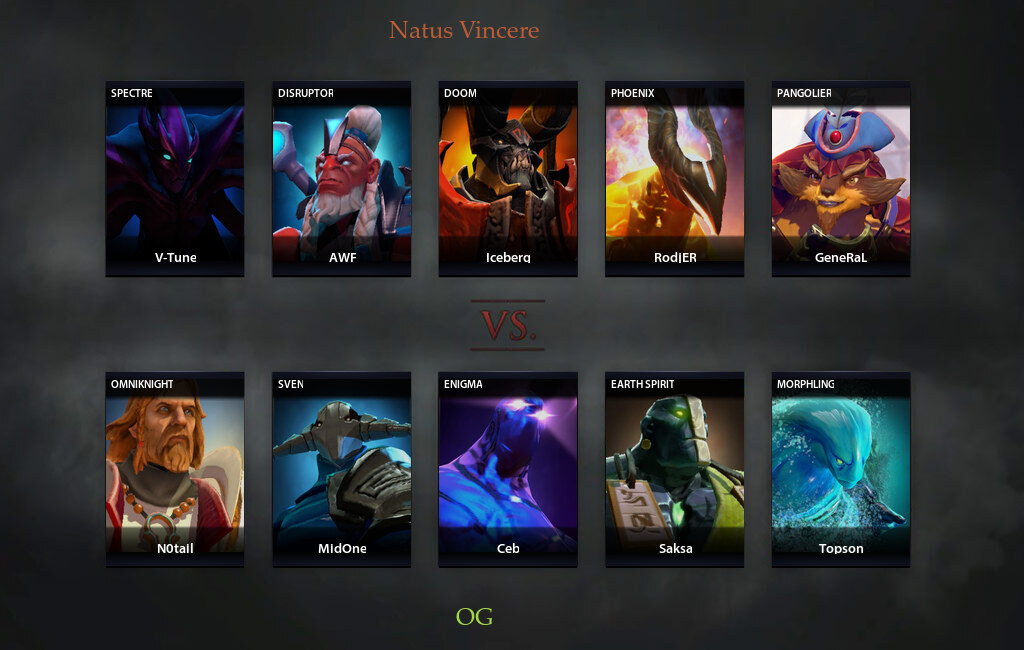Click Saksa's Earth Spirit card
The image size is (1024, 650).
pos(675,469)
